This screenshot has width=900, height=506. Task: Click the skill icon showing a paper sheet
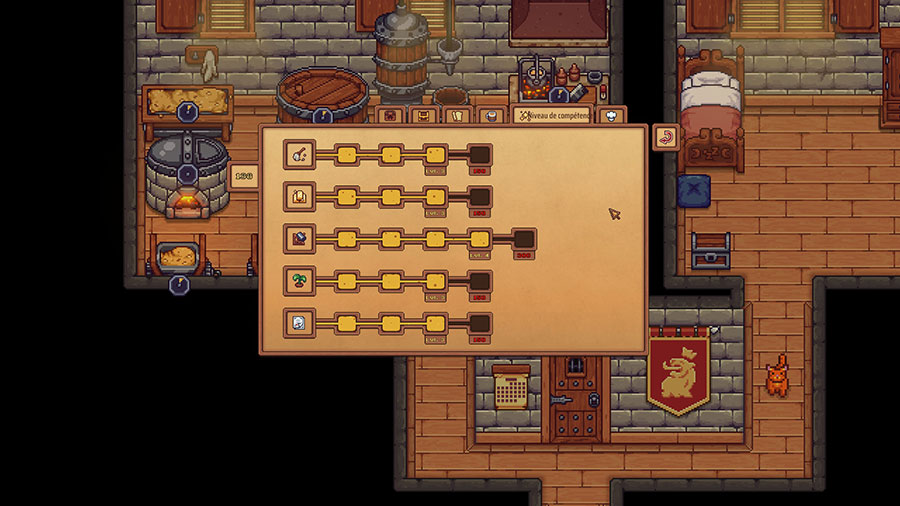coord(299,323)
